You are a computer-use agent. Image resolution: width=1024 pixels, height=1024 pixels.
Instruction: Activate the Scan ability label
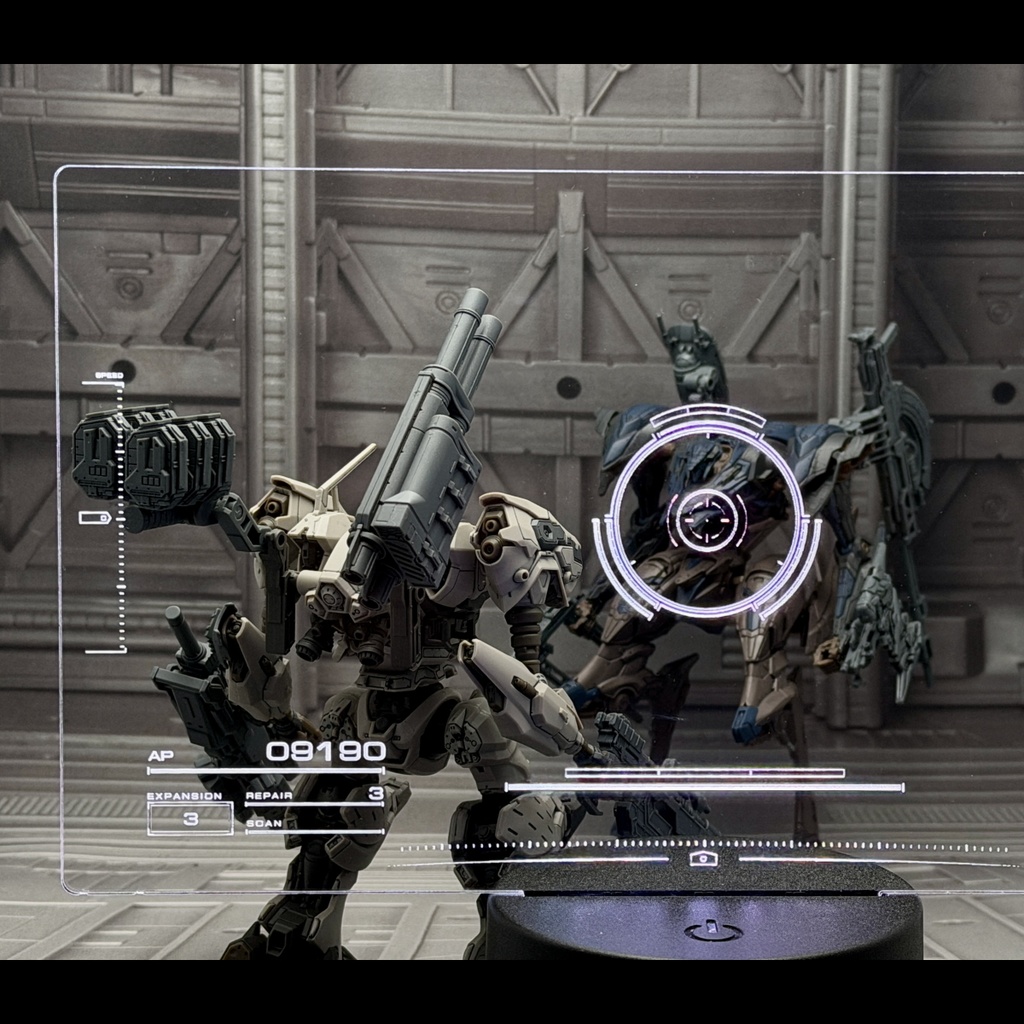coord(264,825)
